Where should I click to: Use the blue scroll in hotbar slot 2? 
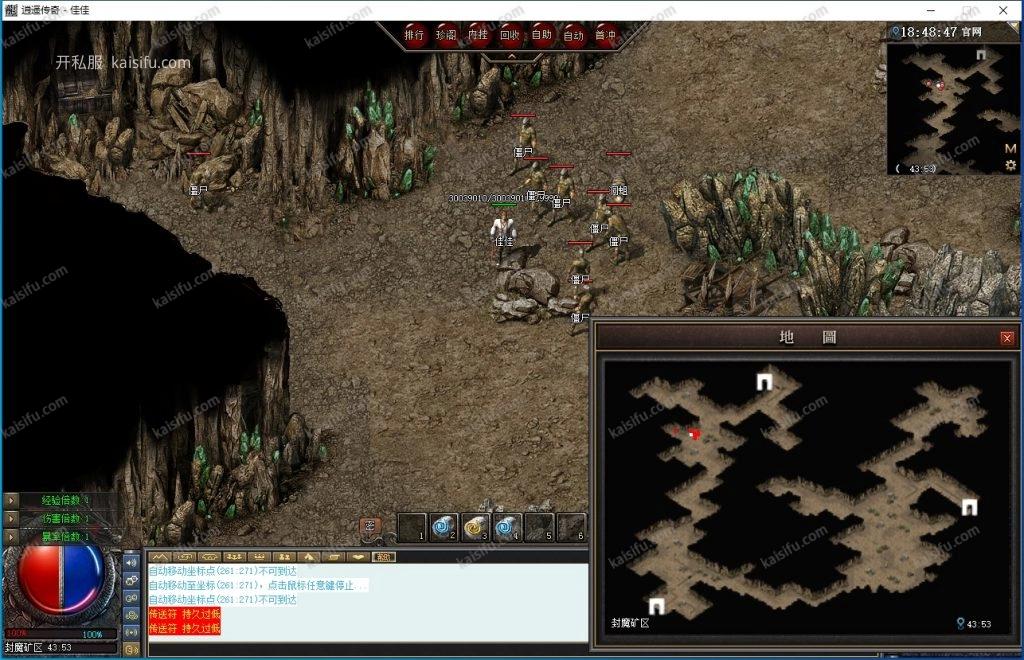443,526
